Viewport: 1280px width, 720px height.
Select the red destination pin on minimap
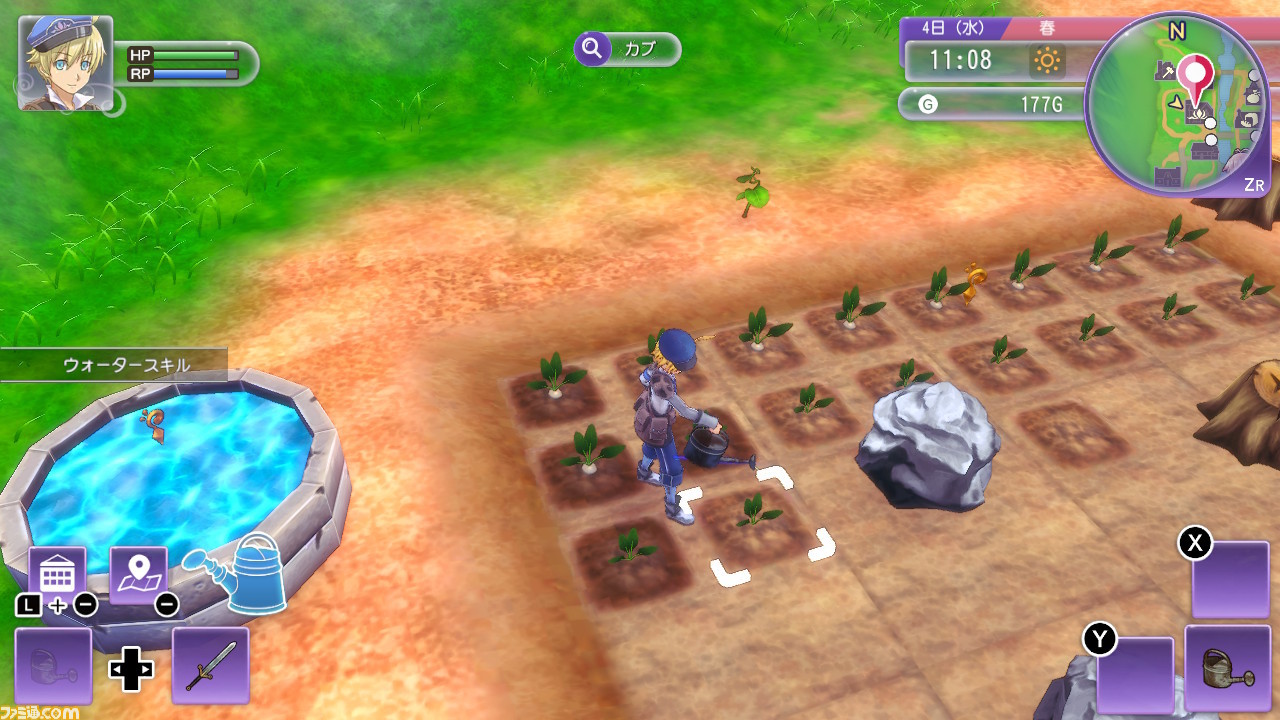(1194, 74)
